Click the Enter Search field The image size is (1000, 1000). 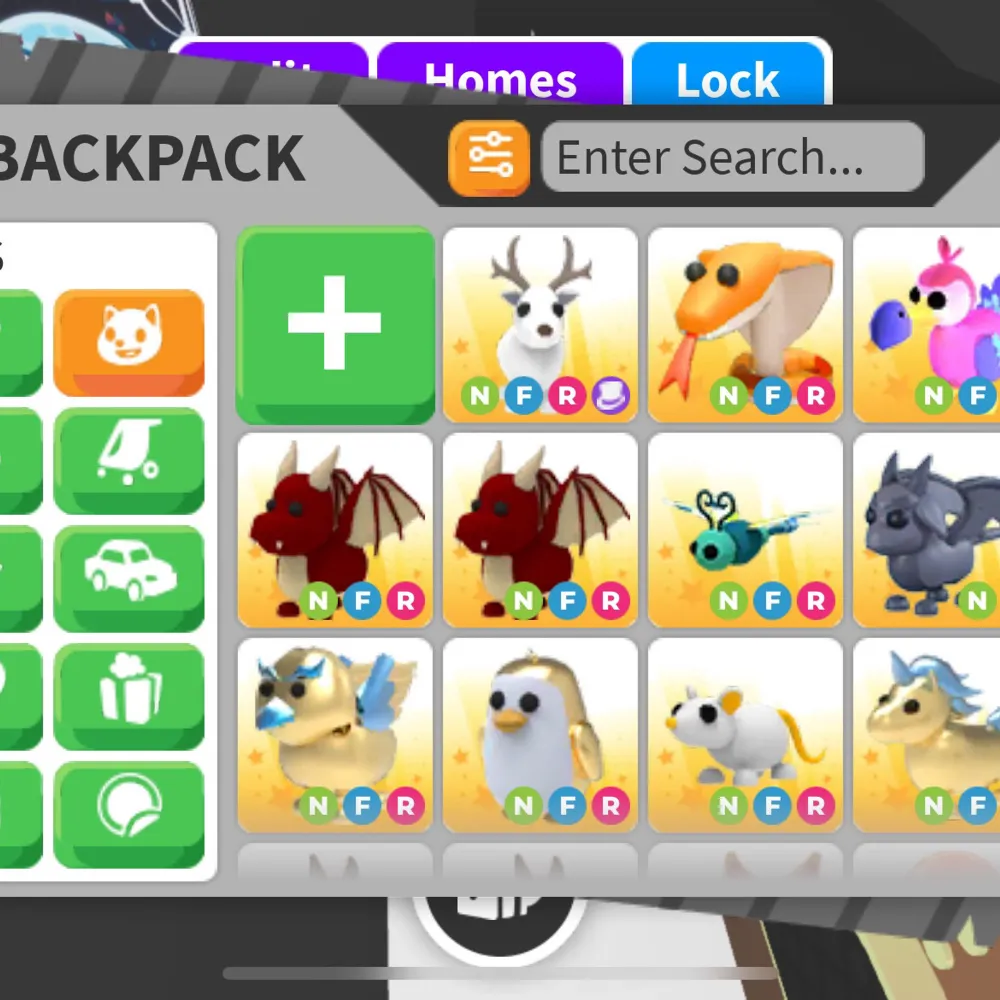(x=732, y=158)
